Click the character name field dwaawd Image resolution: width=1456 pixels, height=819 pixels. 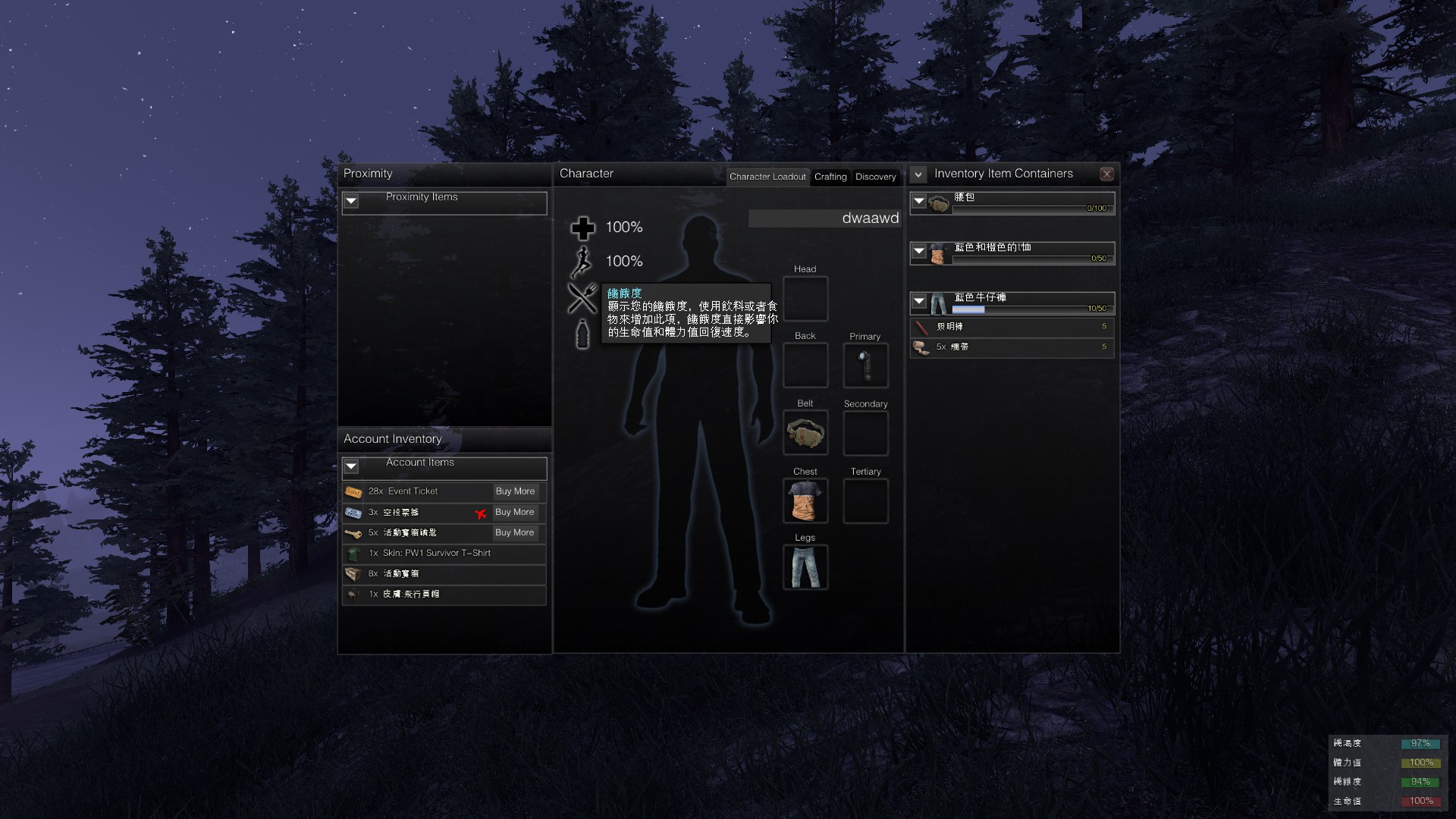(824, 218)
